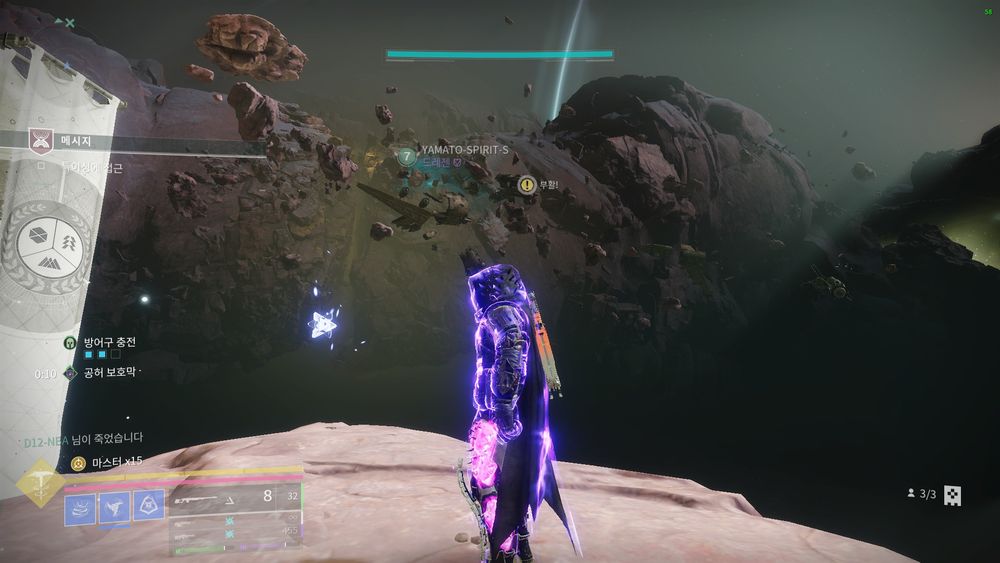The image size is (1000, 563).
Task: Click the 마스터 x15 medal icon
Action: [79, 463]
